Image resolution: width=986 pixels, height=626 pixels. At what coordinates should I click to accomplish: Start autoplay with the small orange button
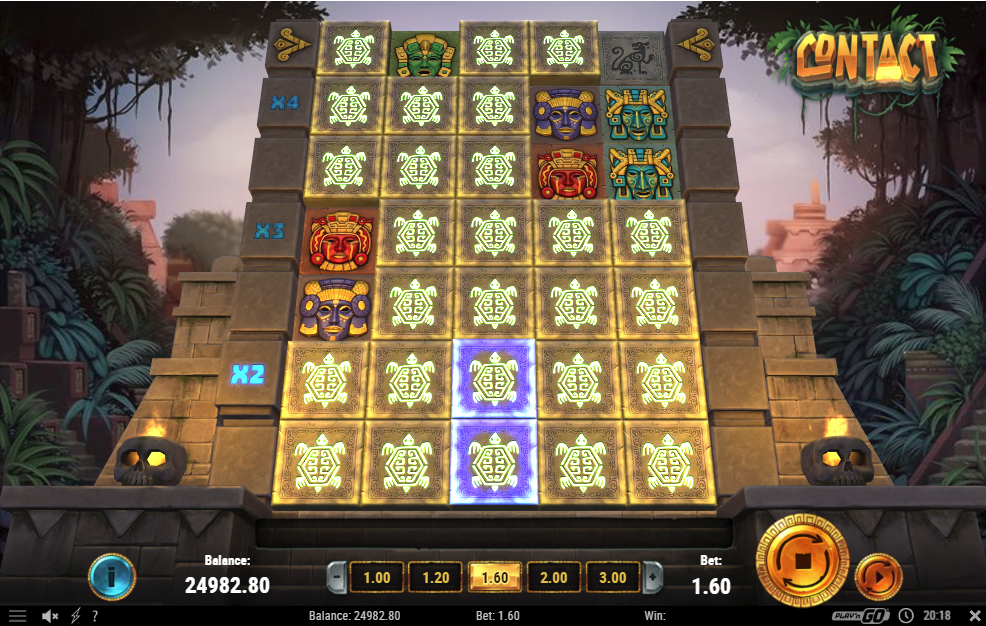tap(879, 577)
